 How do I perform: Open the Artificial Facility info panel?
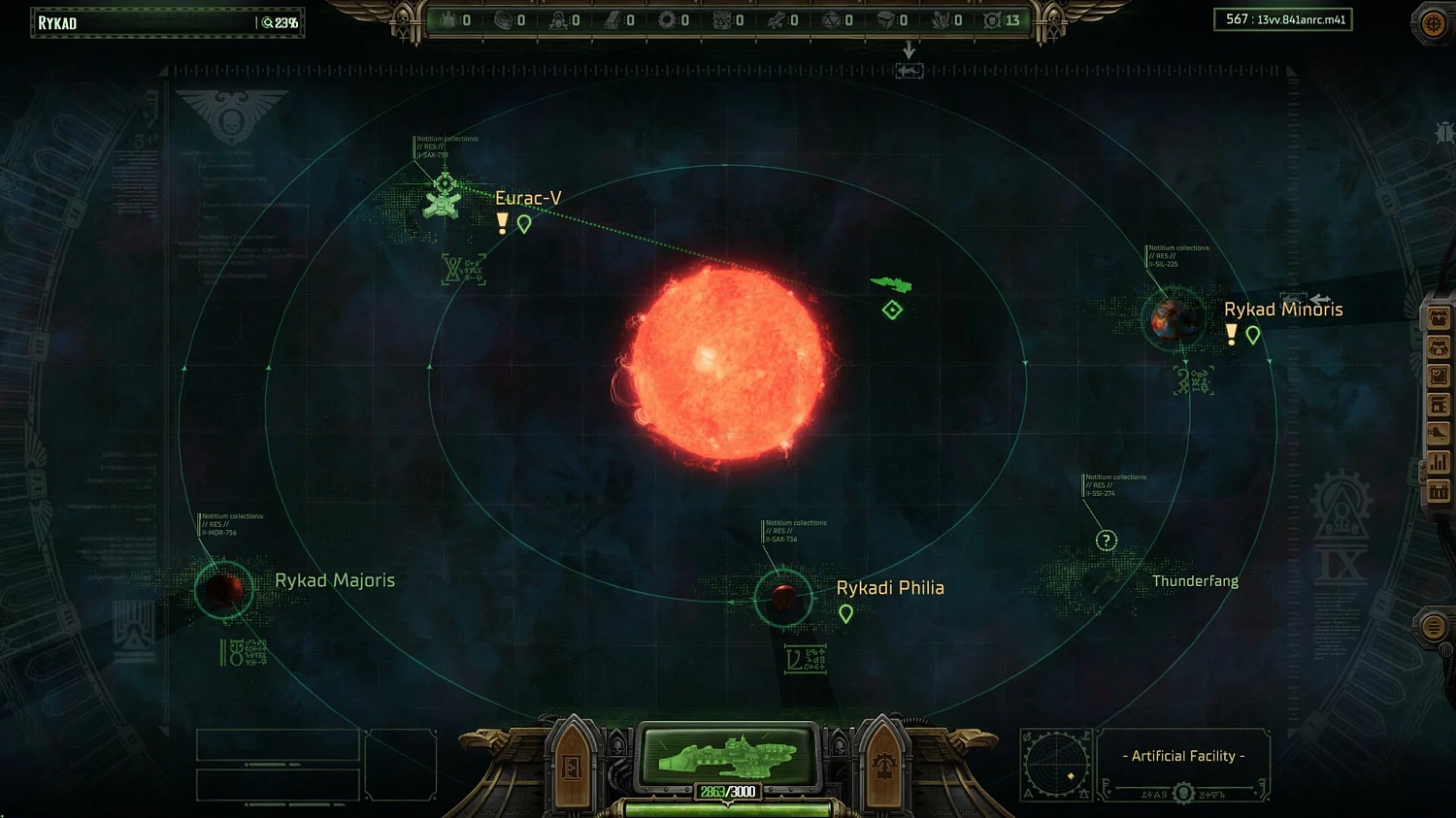(1183, 755)
